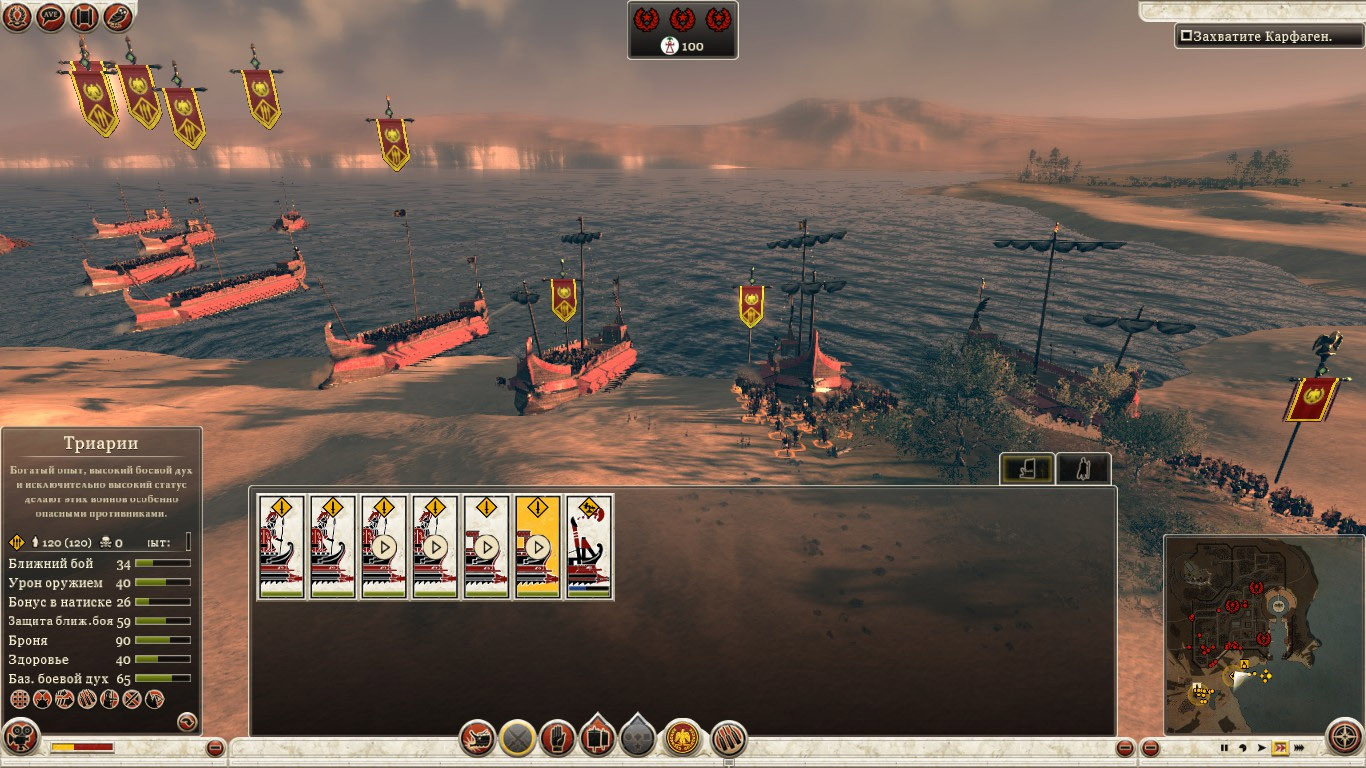
Task: Select the yellow-highlighted unit card
Action: (x=537, y=547)
